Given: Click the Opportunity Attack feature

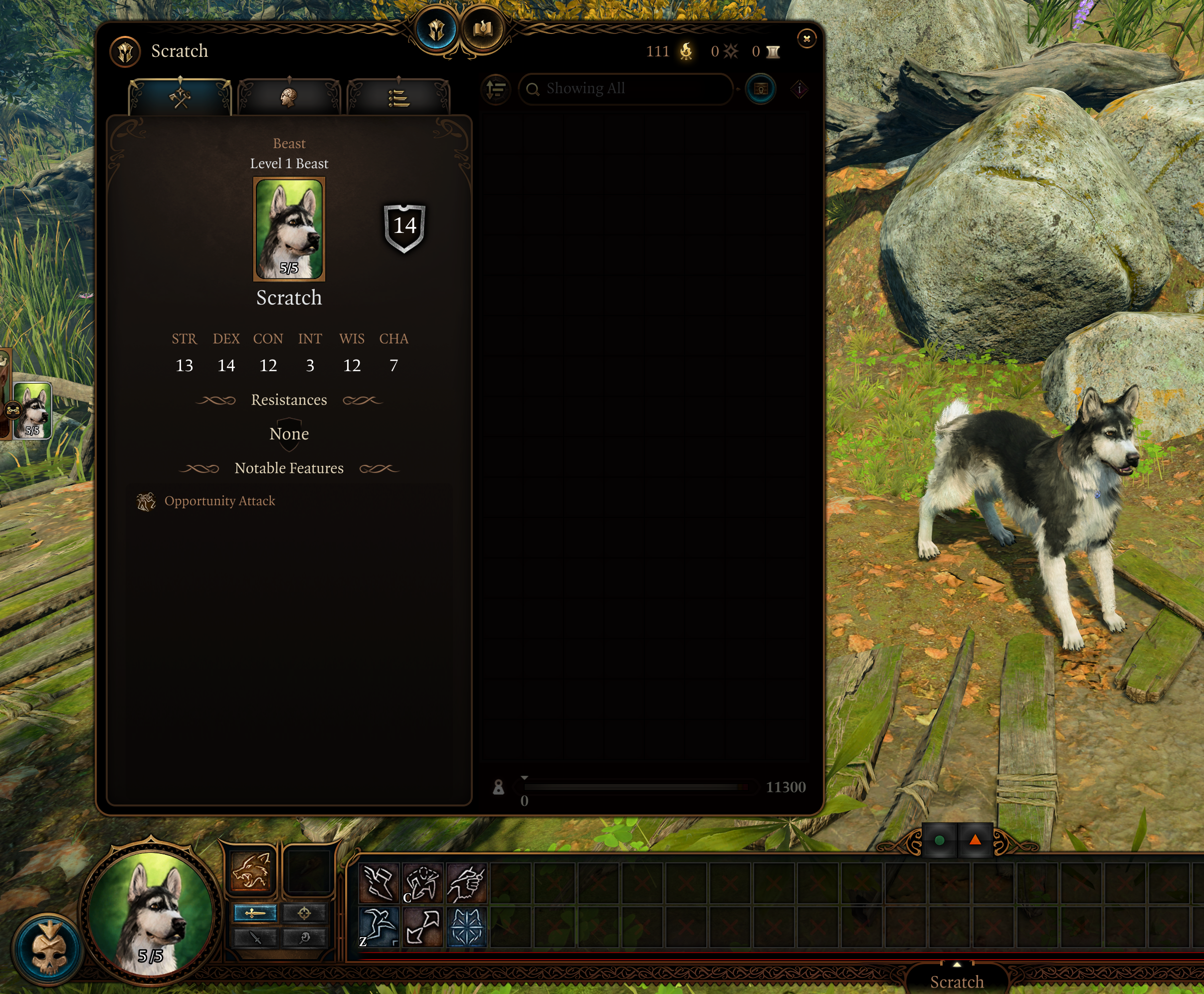Looking at the screenshot, I should pyautogui.click(x=219, y=501).
